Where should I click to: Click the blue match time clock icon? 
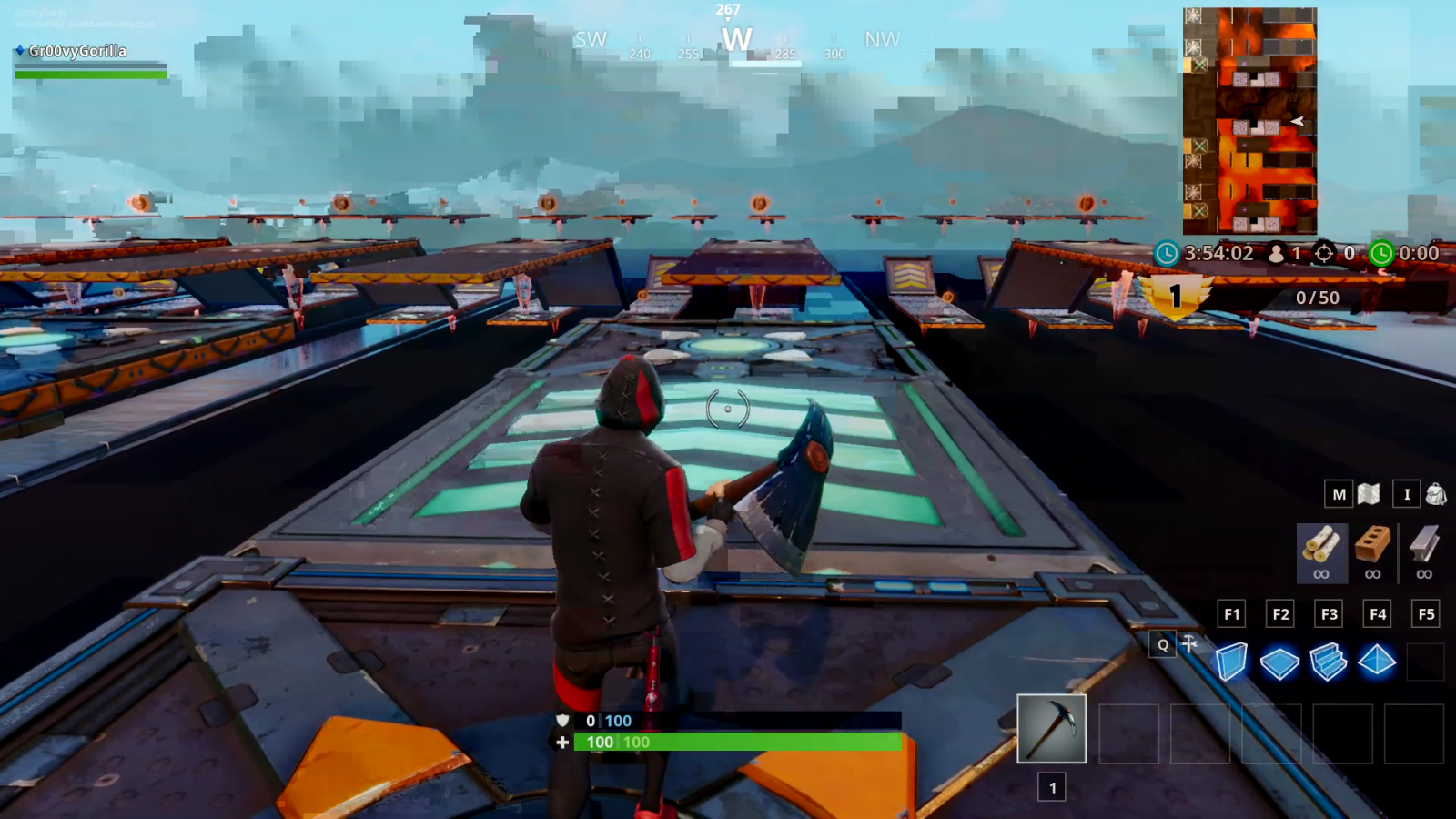click(x=1168, y=255)
